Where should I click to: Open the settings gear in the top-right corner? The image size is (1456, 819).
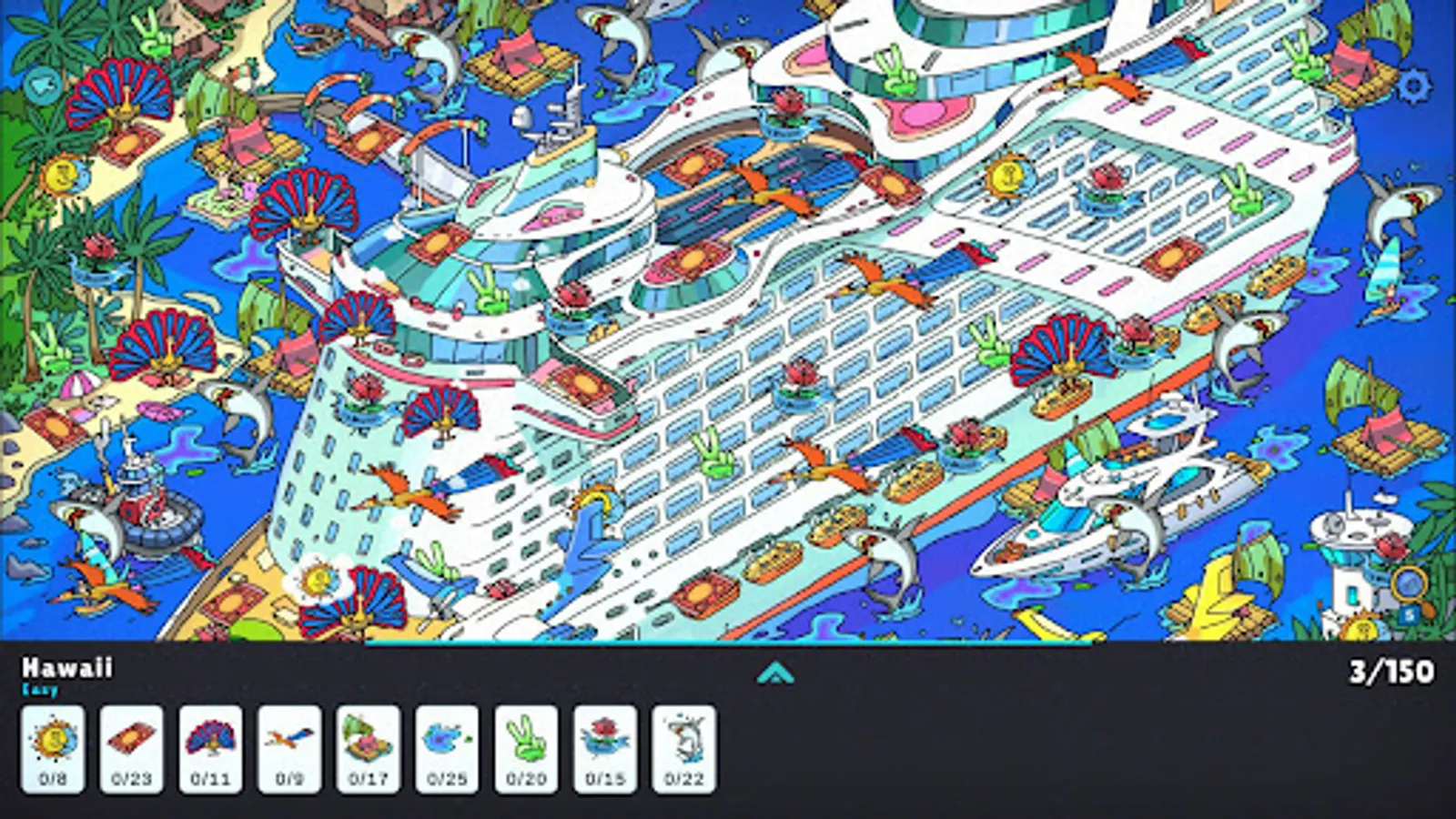coord(1415,86)
